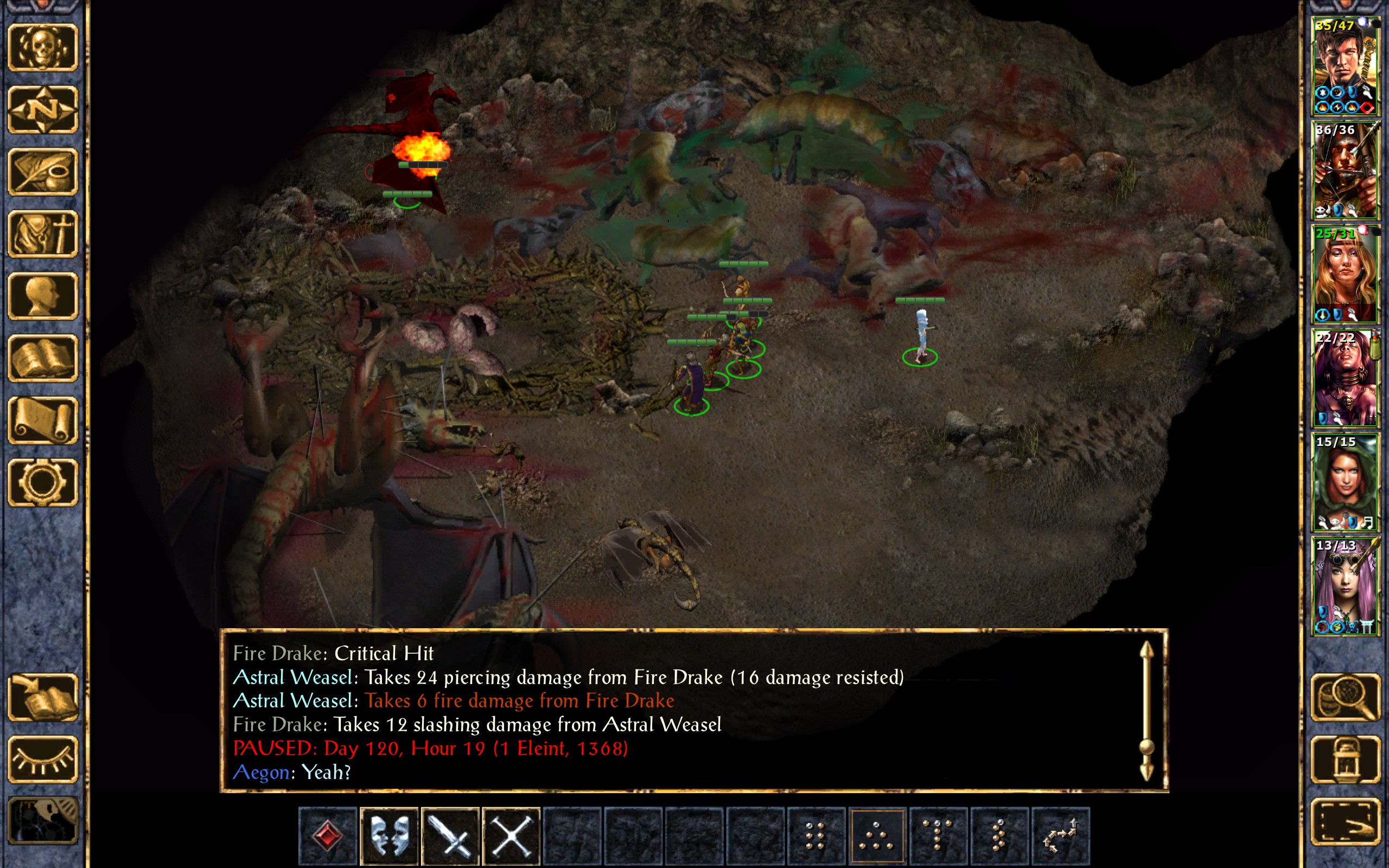1389x868 pixels.
Task: Click the magnifying glass button
Action: click(1345, 698)
